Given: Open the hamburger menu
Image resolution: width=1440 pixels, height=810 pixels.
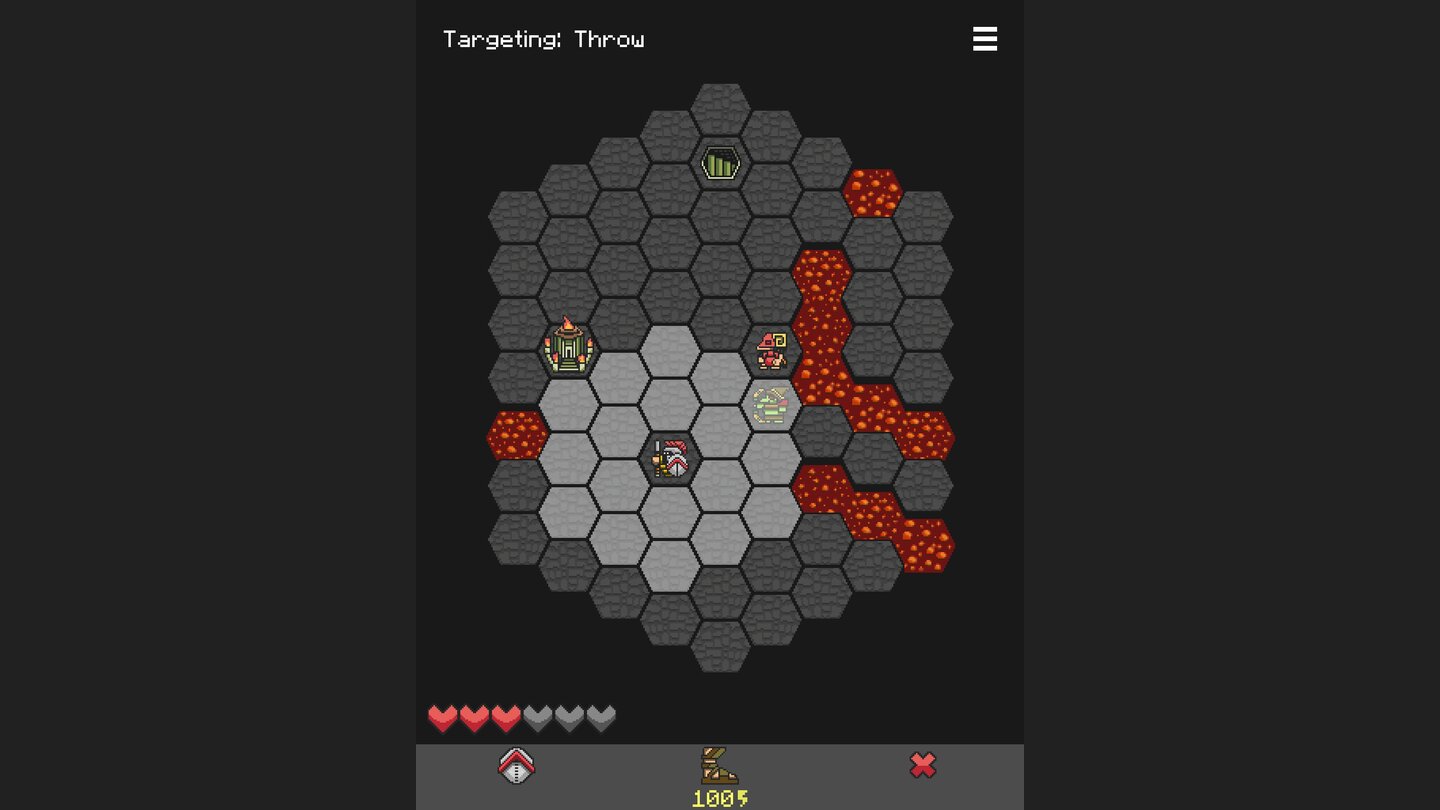Looking at the screenshot, I should [985, 39].
